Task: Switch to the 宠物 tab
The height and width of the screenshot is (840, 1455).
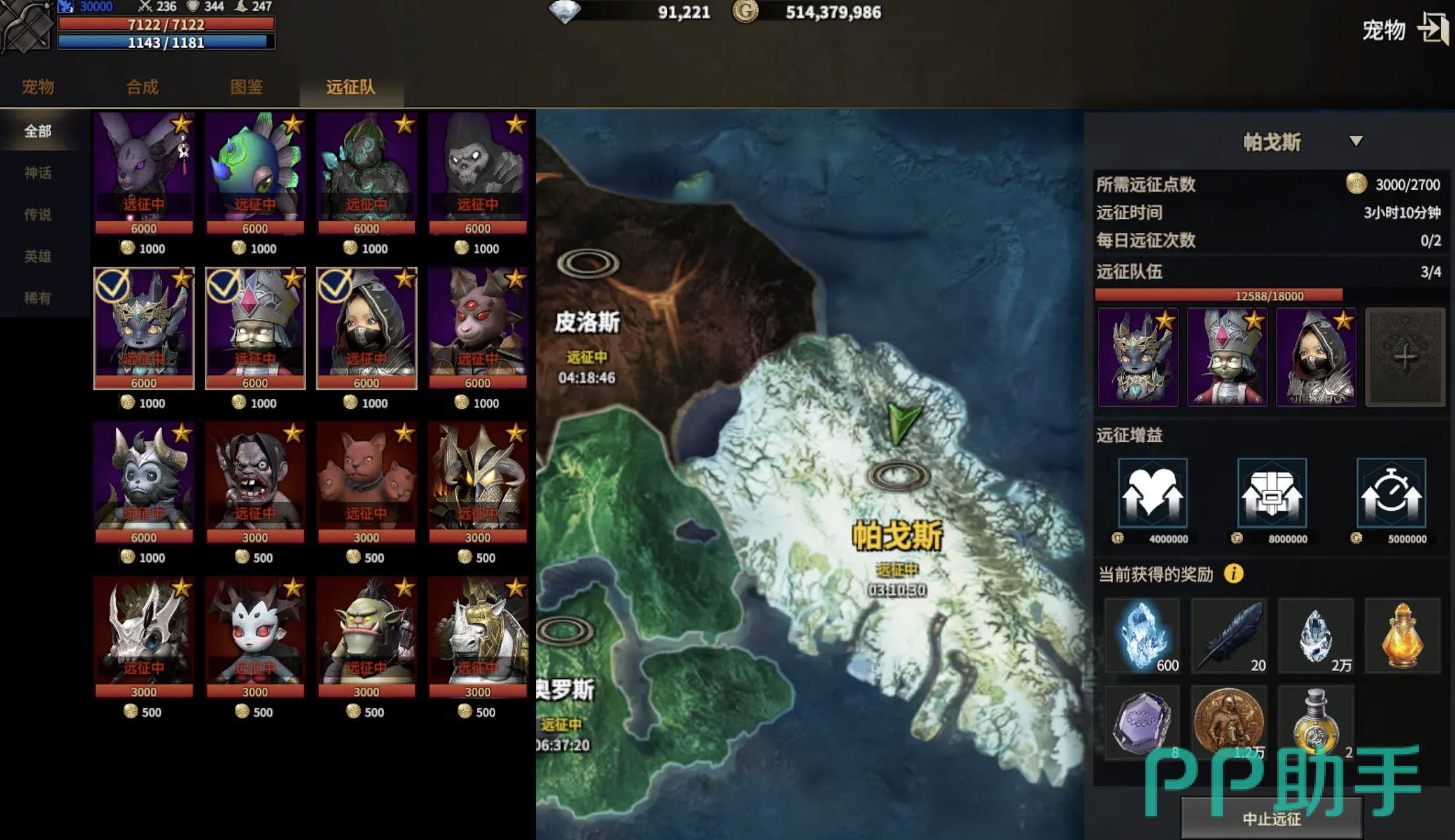Action: 38,87
